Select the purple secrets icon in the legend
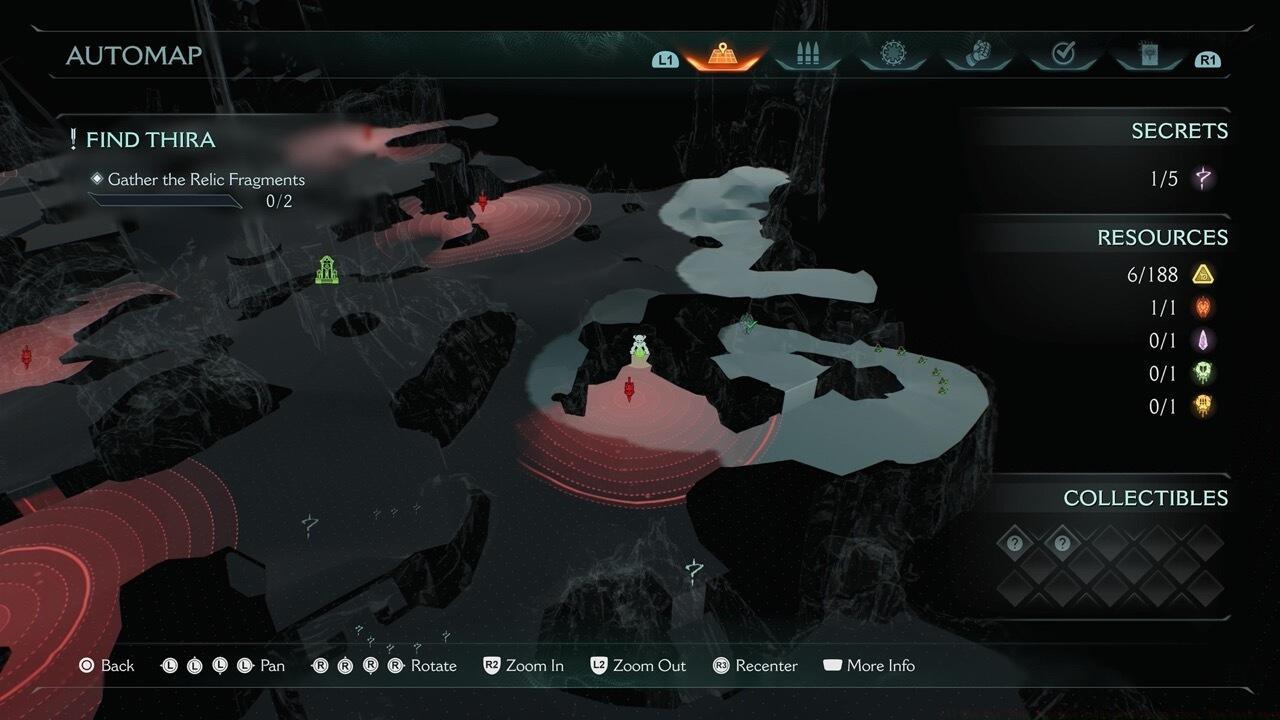1280x720 pixels. [1204, 179]
